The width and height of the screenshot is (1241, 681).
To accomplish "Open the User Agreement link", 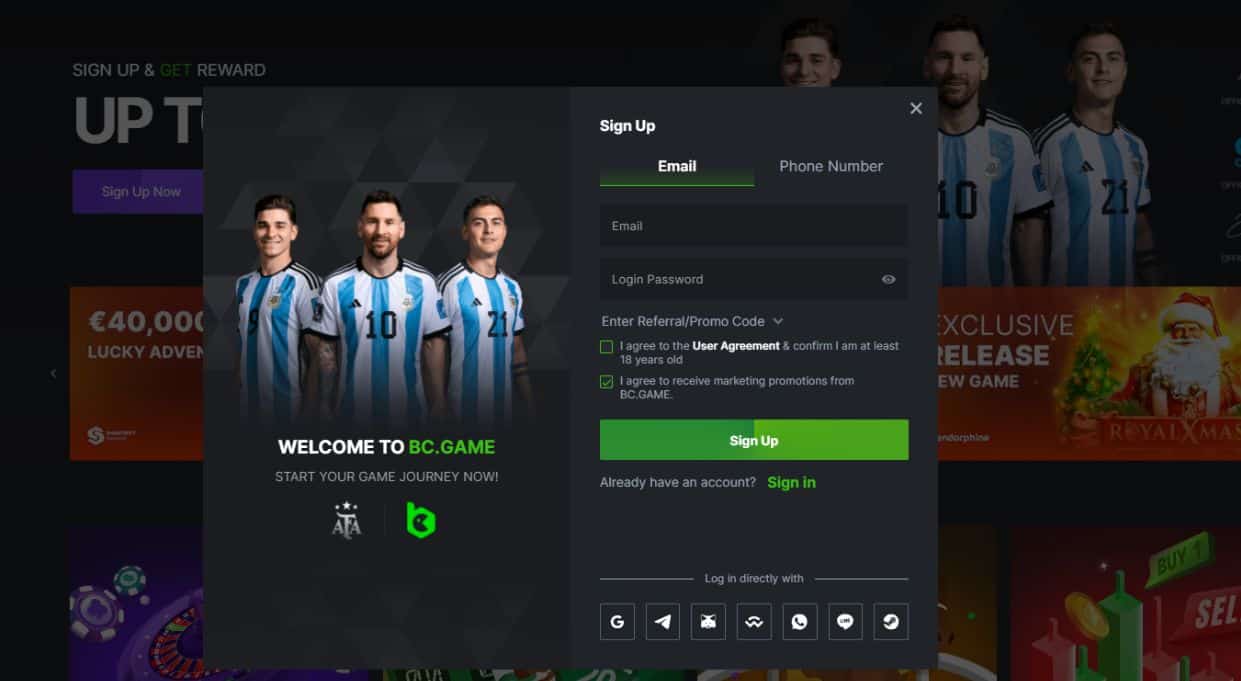I will tap(736, 346).
